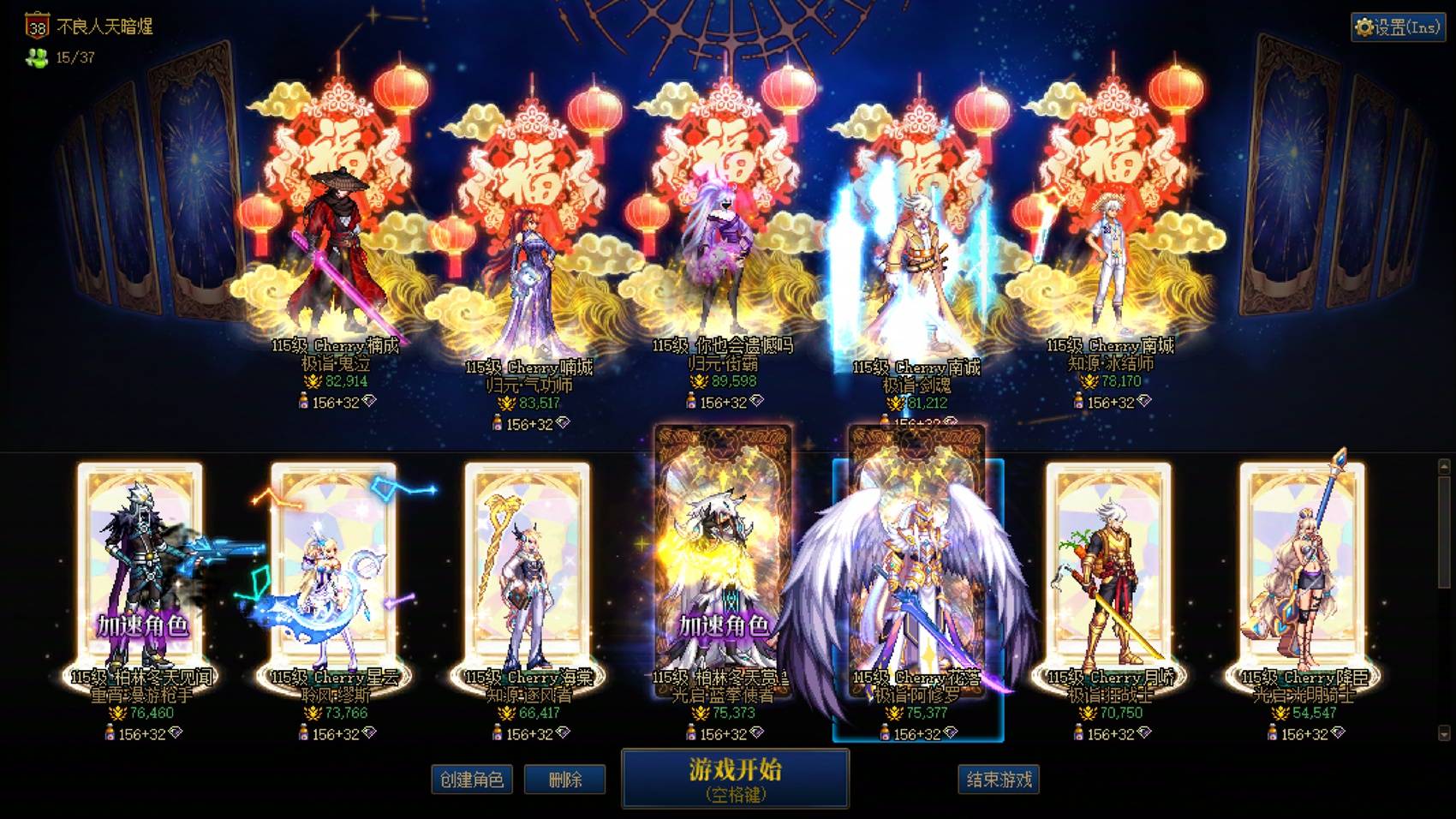The height and width of the screenshot is (819, 1456).
Task: Click the gold coin icon beside 82,914
Action: [313, 382]
